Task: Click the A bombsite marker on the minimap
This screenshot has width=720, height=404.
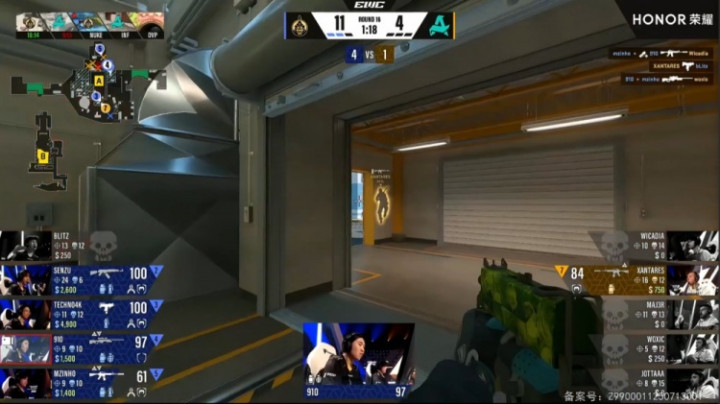Action: (x=99, y=79)
